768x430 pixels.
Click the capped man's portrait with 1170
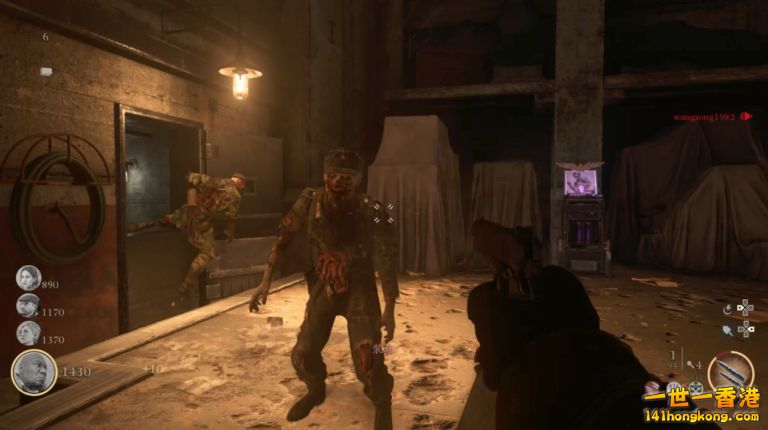coord(27,306)
